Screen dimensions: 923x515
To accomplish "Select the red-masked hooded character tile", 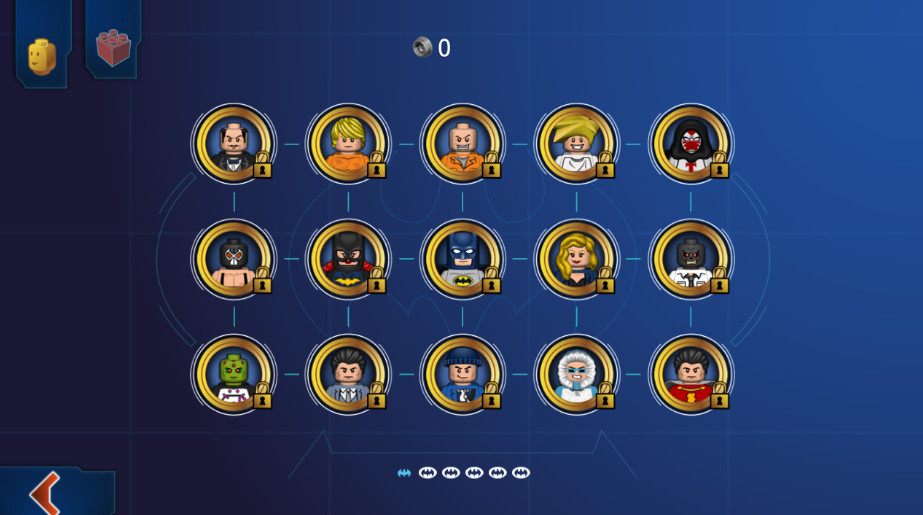I will pos(690,144).
